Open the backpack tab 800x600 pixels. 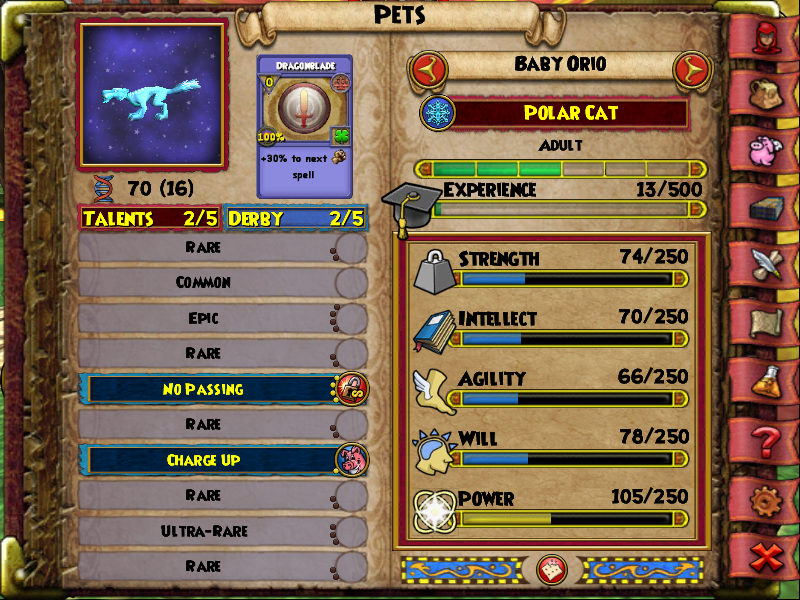coord(768,93)
